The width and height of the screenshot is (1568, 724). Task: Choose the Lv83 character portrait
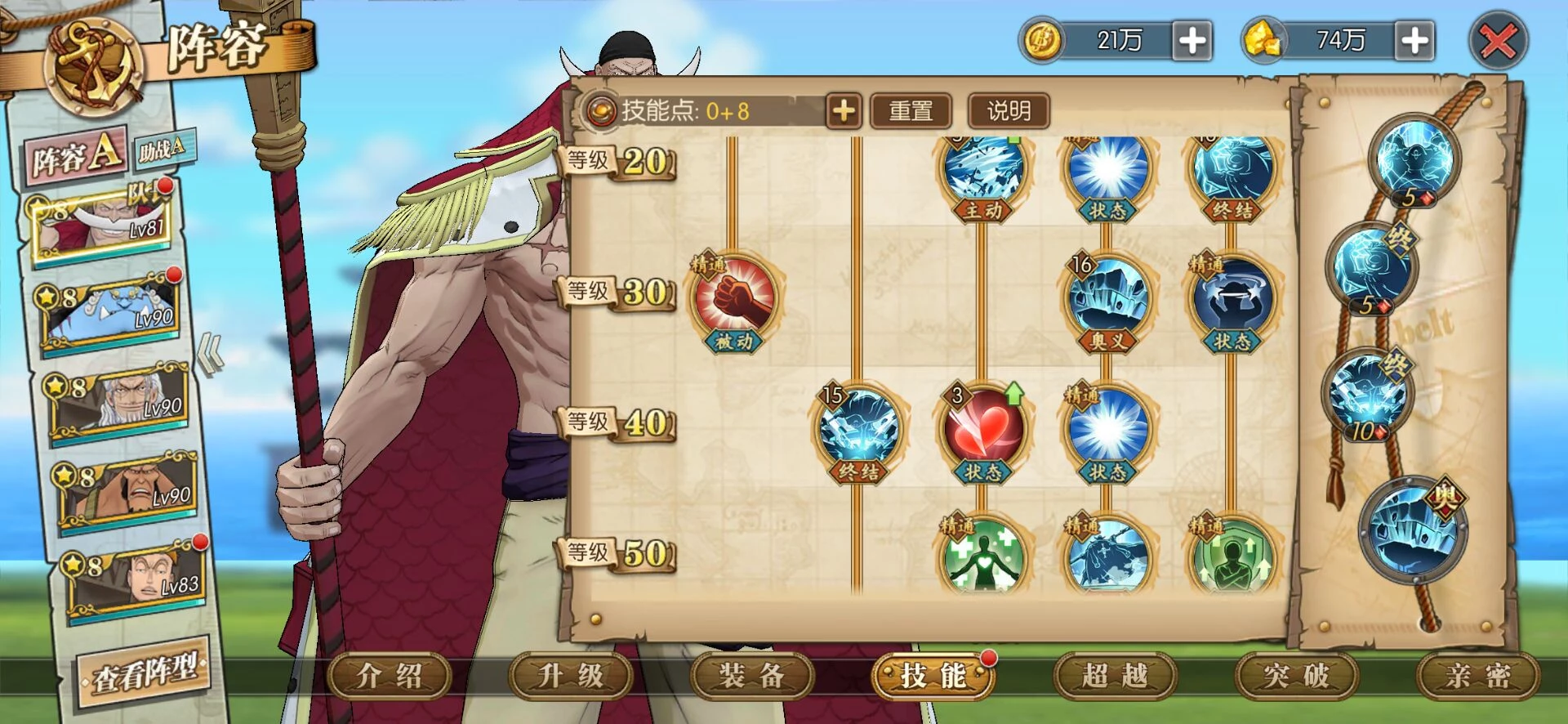coord(135,578)
